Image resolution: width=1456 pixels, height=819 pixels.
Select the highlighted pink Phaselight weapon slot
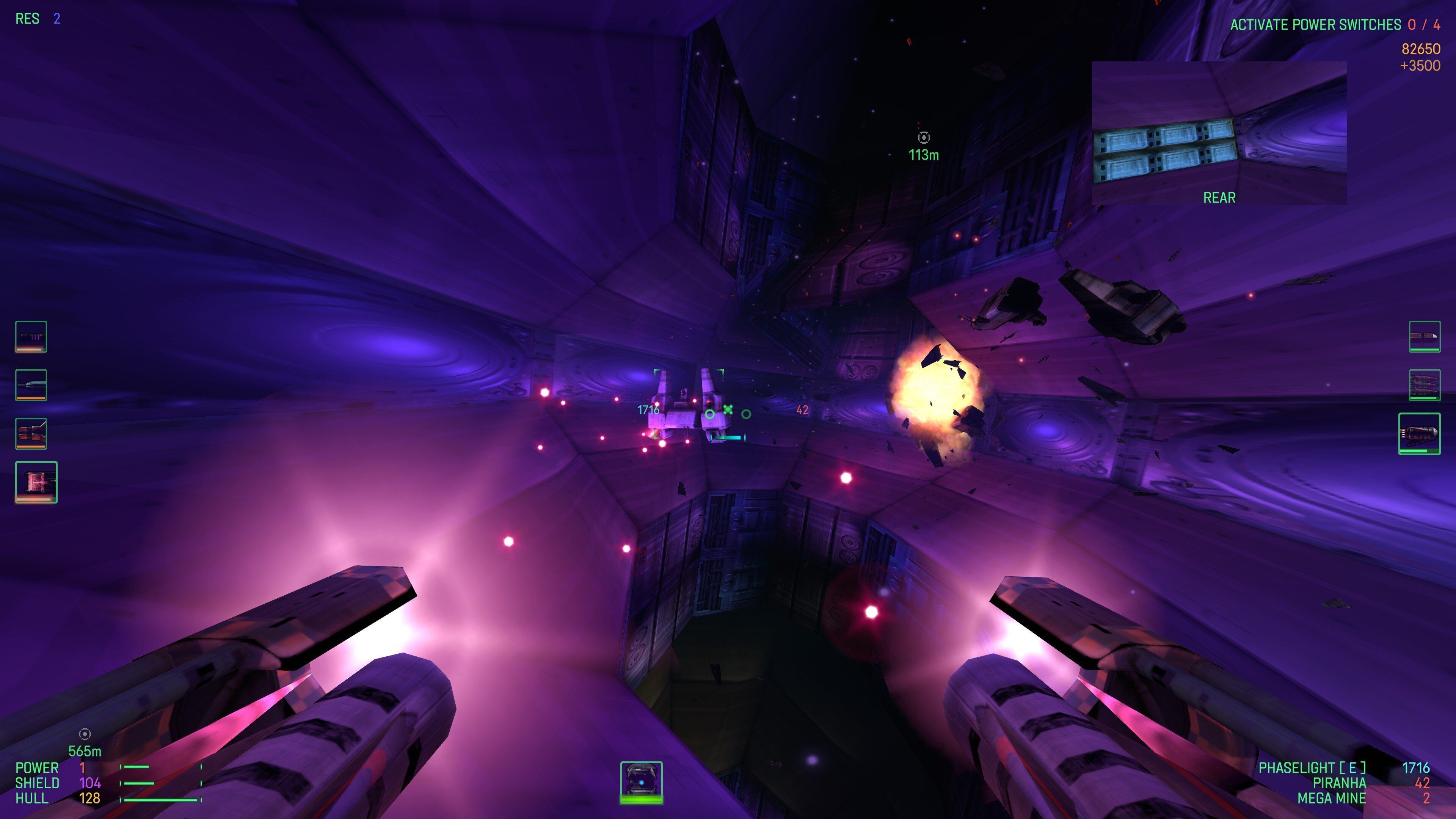(x=36, y=482)
